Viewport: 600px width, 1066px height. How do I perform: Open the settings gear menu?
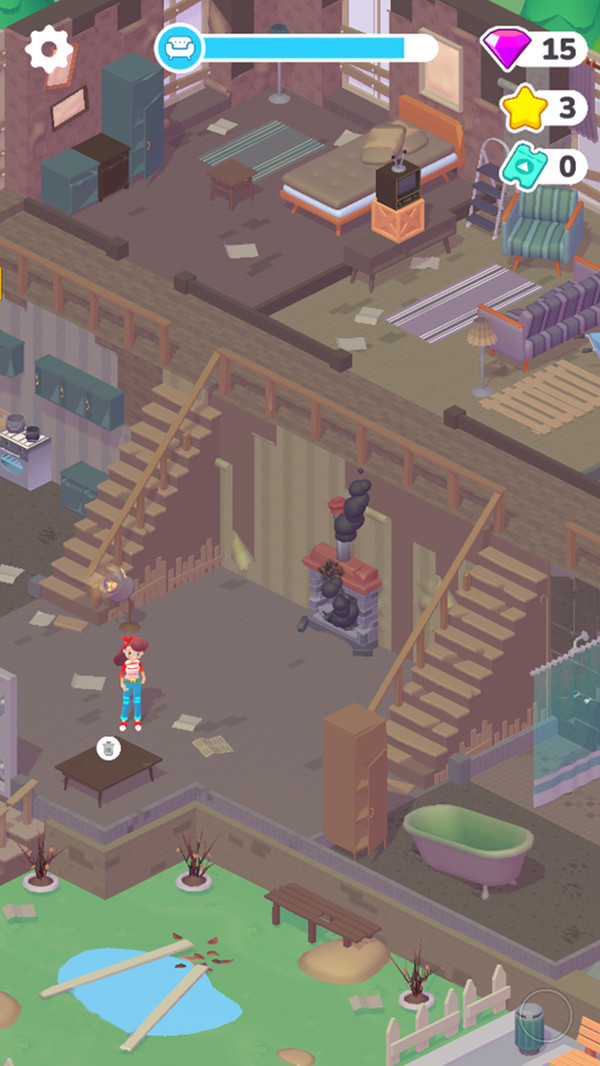(x=48, y=47)
